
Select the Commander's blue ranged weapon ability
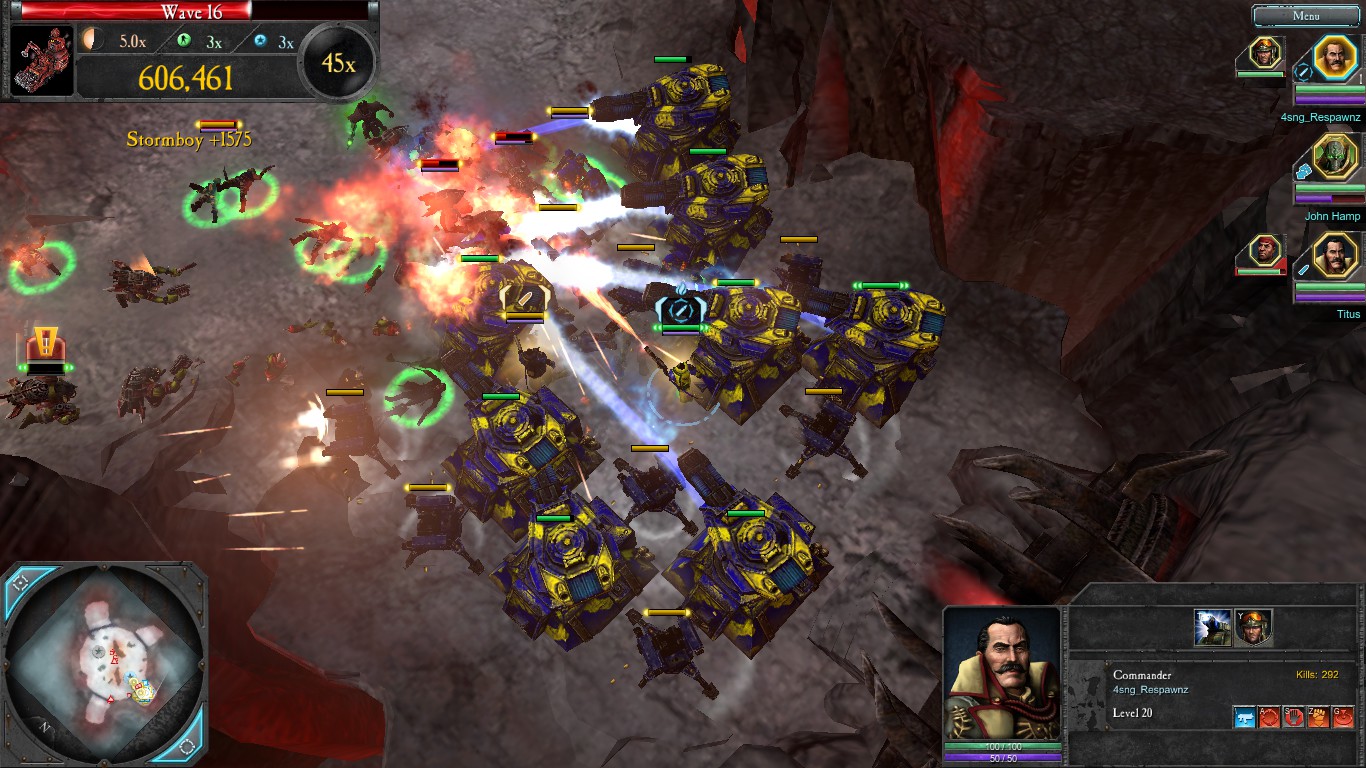(x=1245, y=716)
